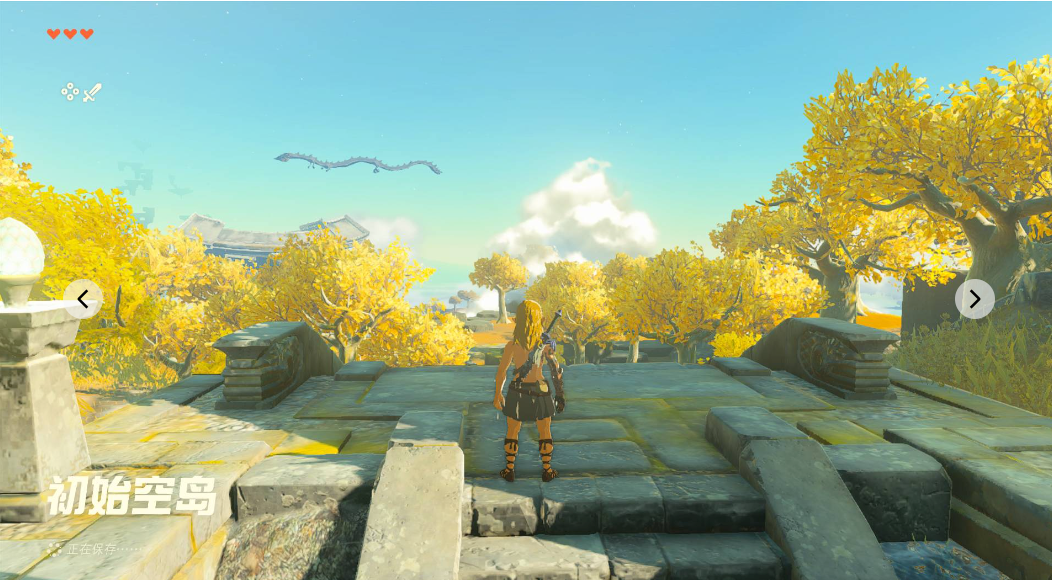Go to the previous screenshot with left arrow
The image size is (1052, 580).
point(83,298)
